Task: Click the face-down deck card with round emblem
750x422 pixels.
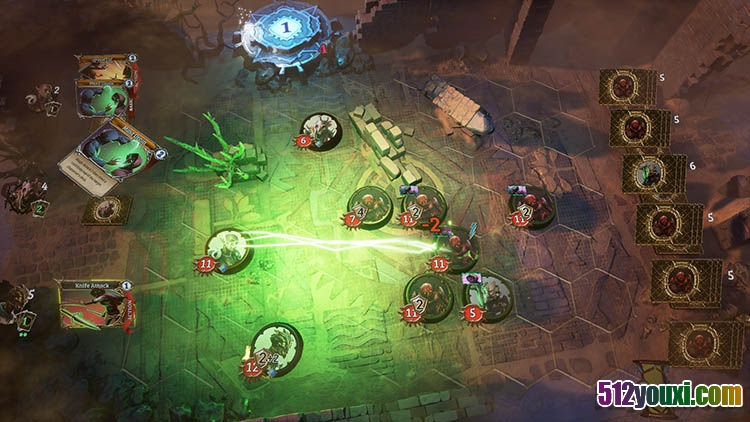Action: [107, 208]
